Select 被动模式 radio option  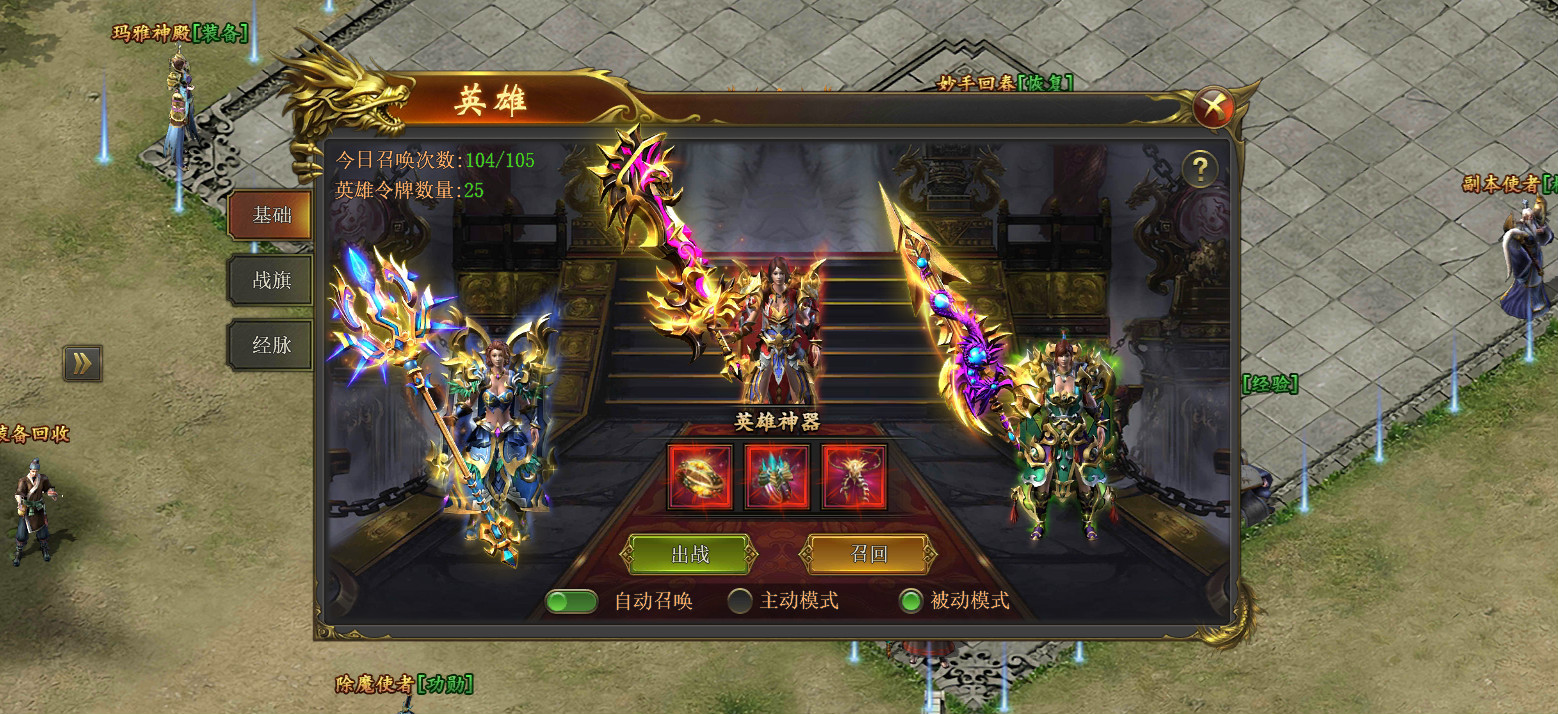[910, 601]
